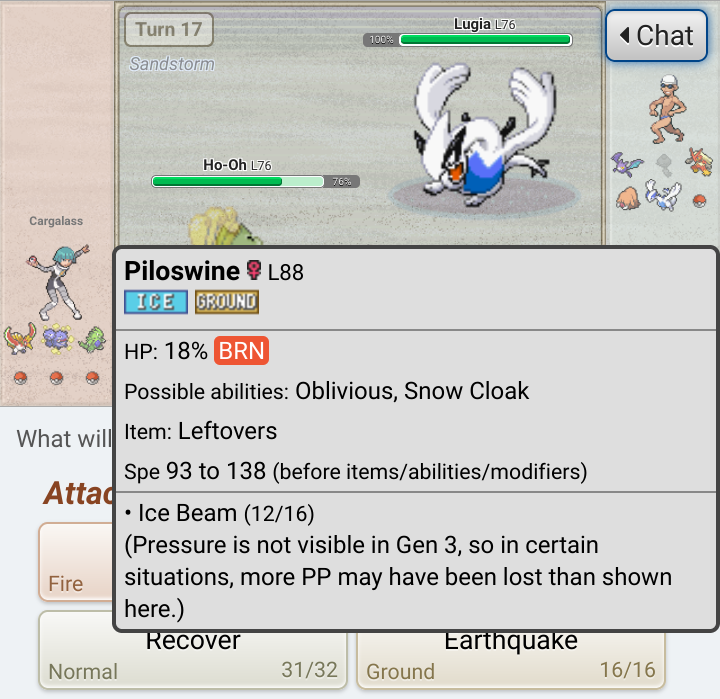This screenshot has height=699, width=720.
Task: Click the opponent's fainted greyed-out Pokémon icon
Action: 663,163
